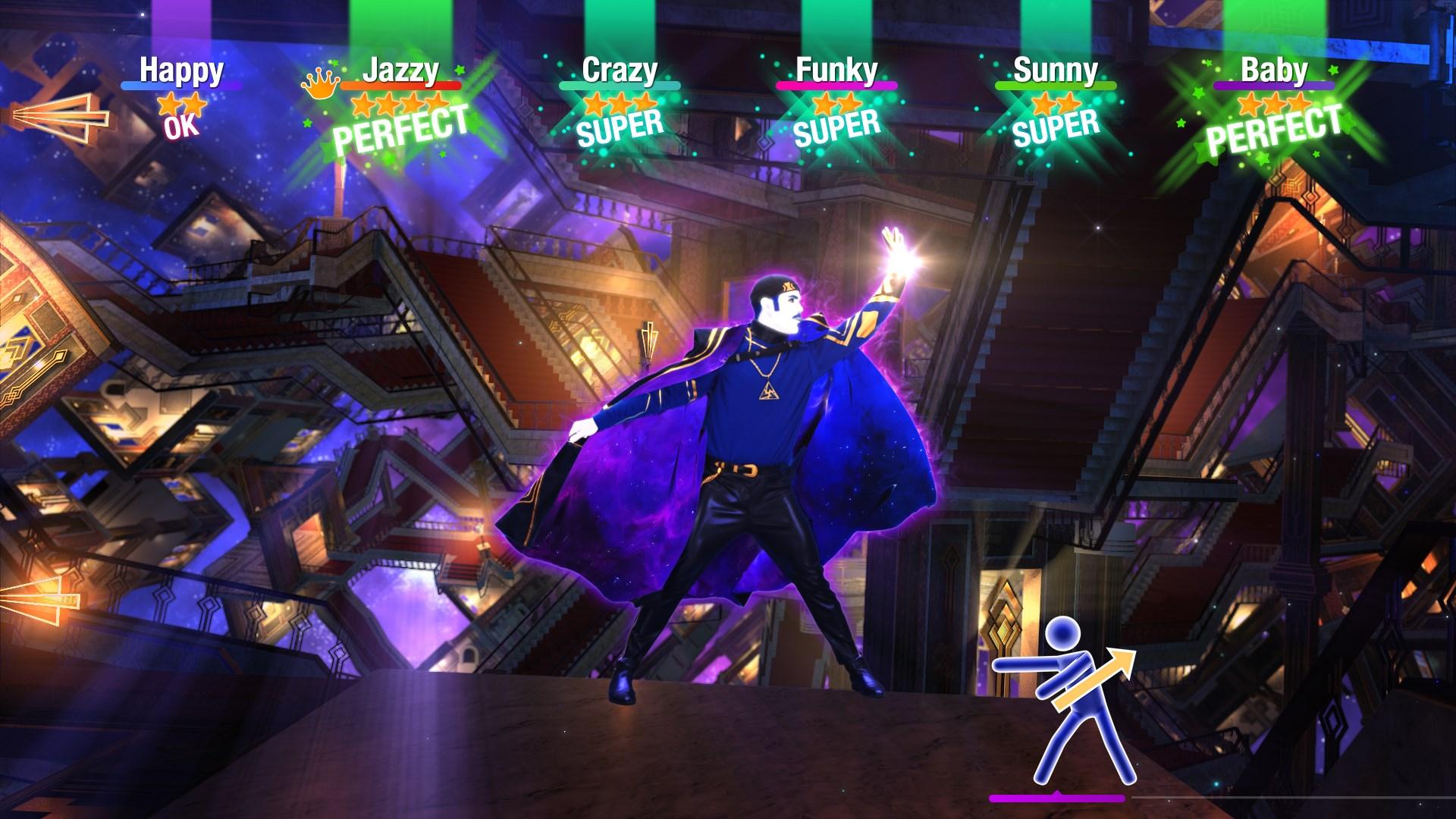Select the Jazzy player nameplate
The image size is (1456, 819).
(x=400, y=71)
